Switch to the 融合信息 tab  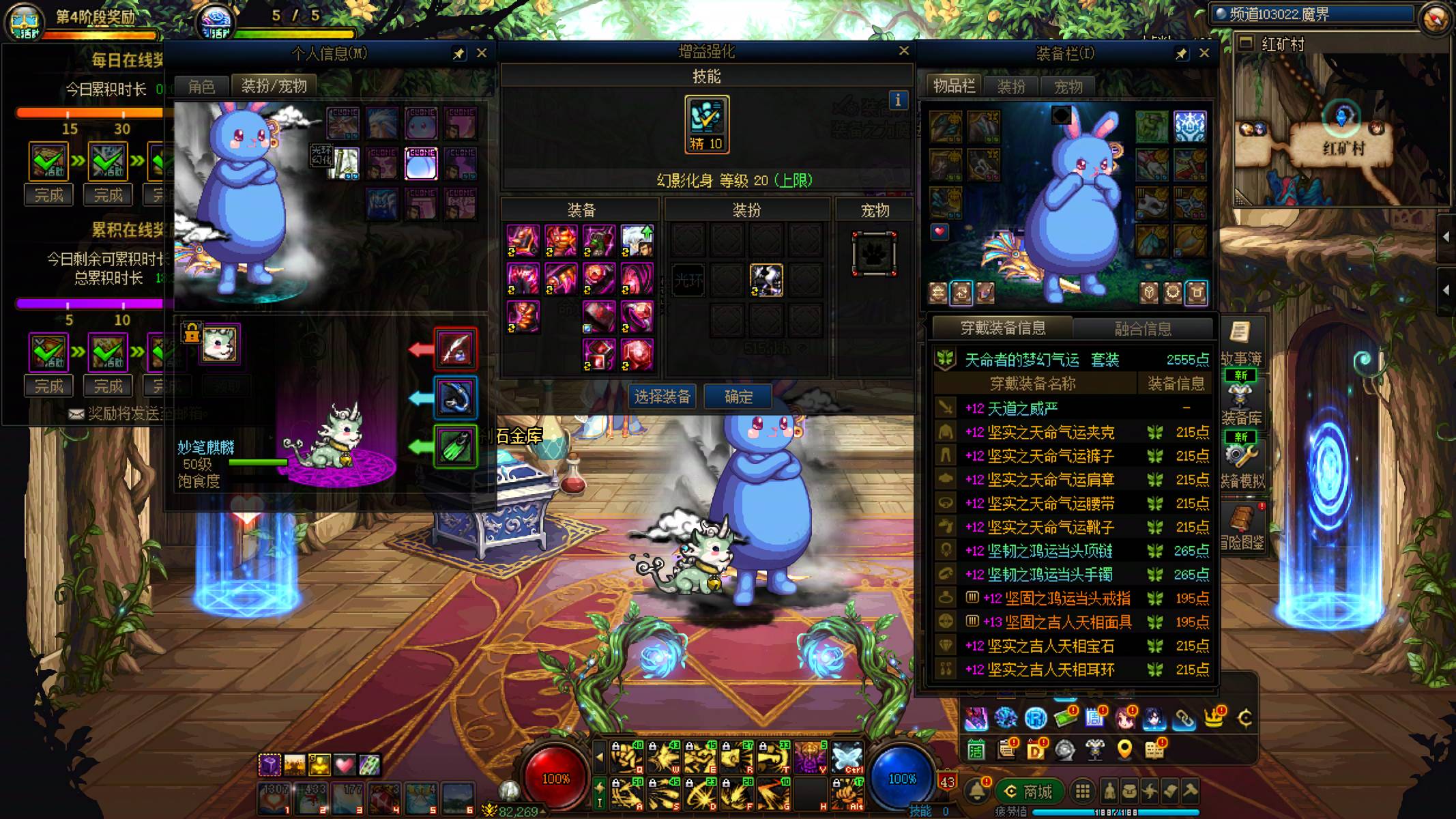(x=1143, y=329)
